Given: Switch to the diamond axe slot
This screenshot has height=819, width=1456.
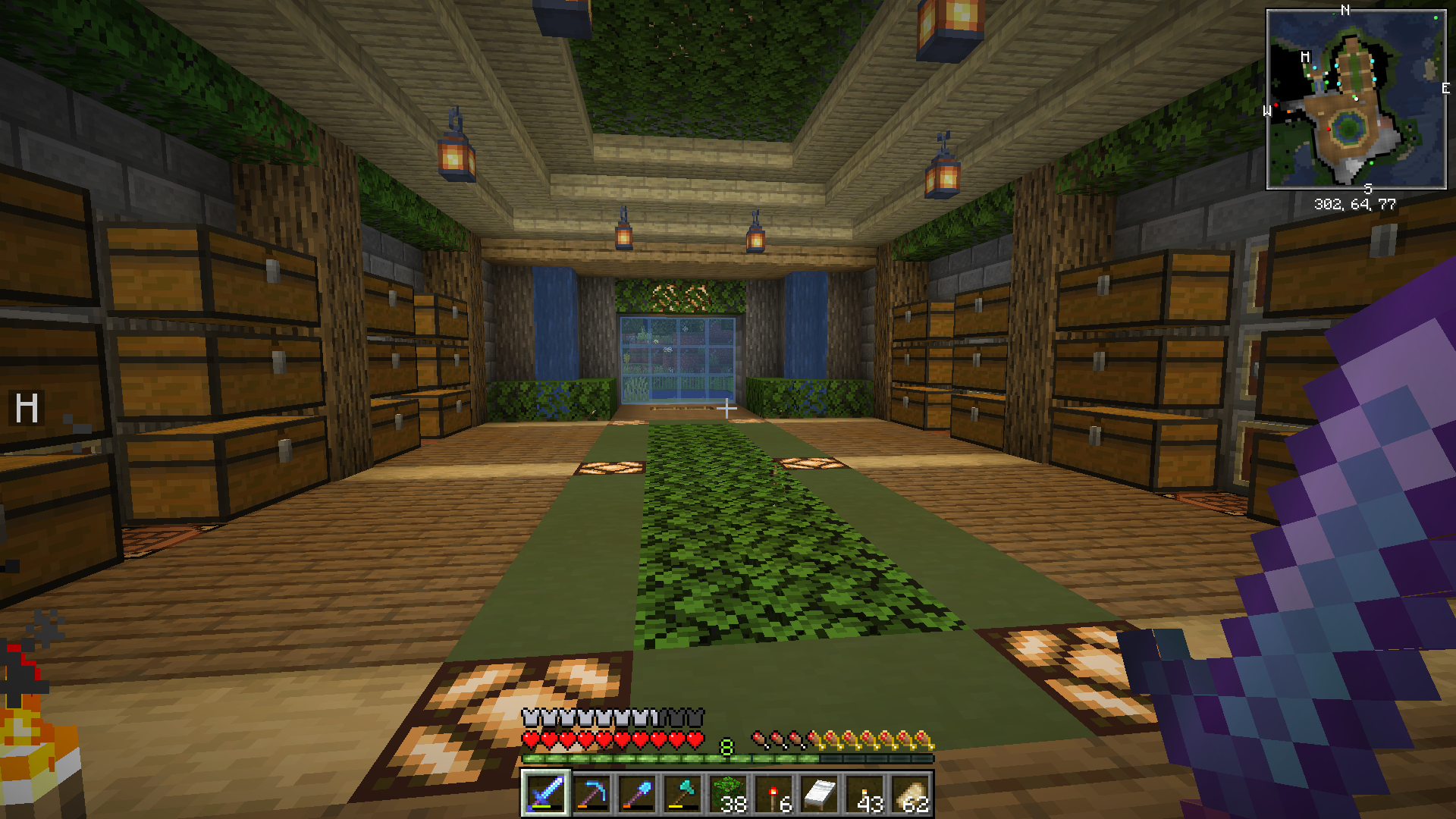Looking at the screenshot, I should (682, 794).
